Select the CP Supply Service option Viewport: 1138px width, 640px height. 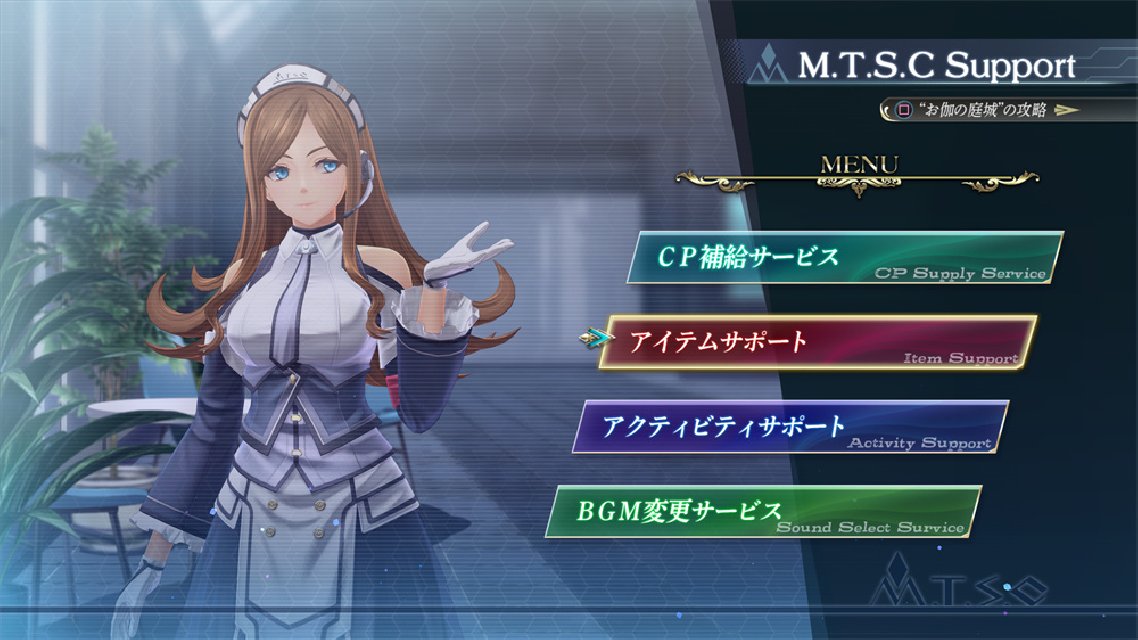pyautogui.click(x=844, y=259)
